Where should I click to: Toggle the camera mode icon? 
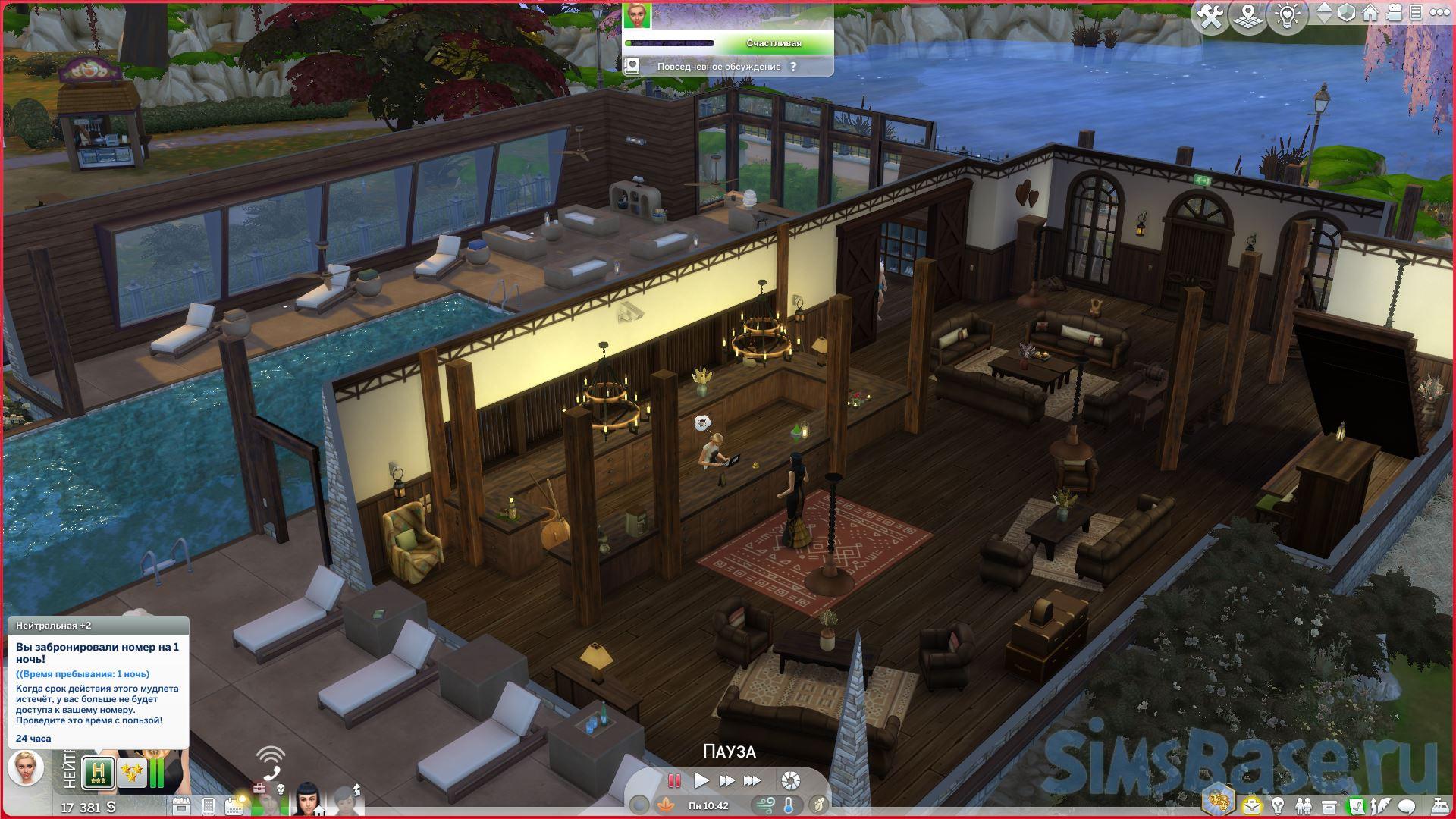pos(1394,14)
